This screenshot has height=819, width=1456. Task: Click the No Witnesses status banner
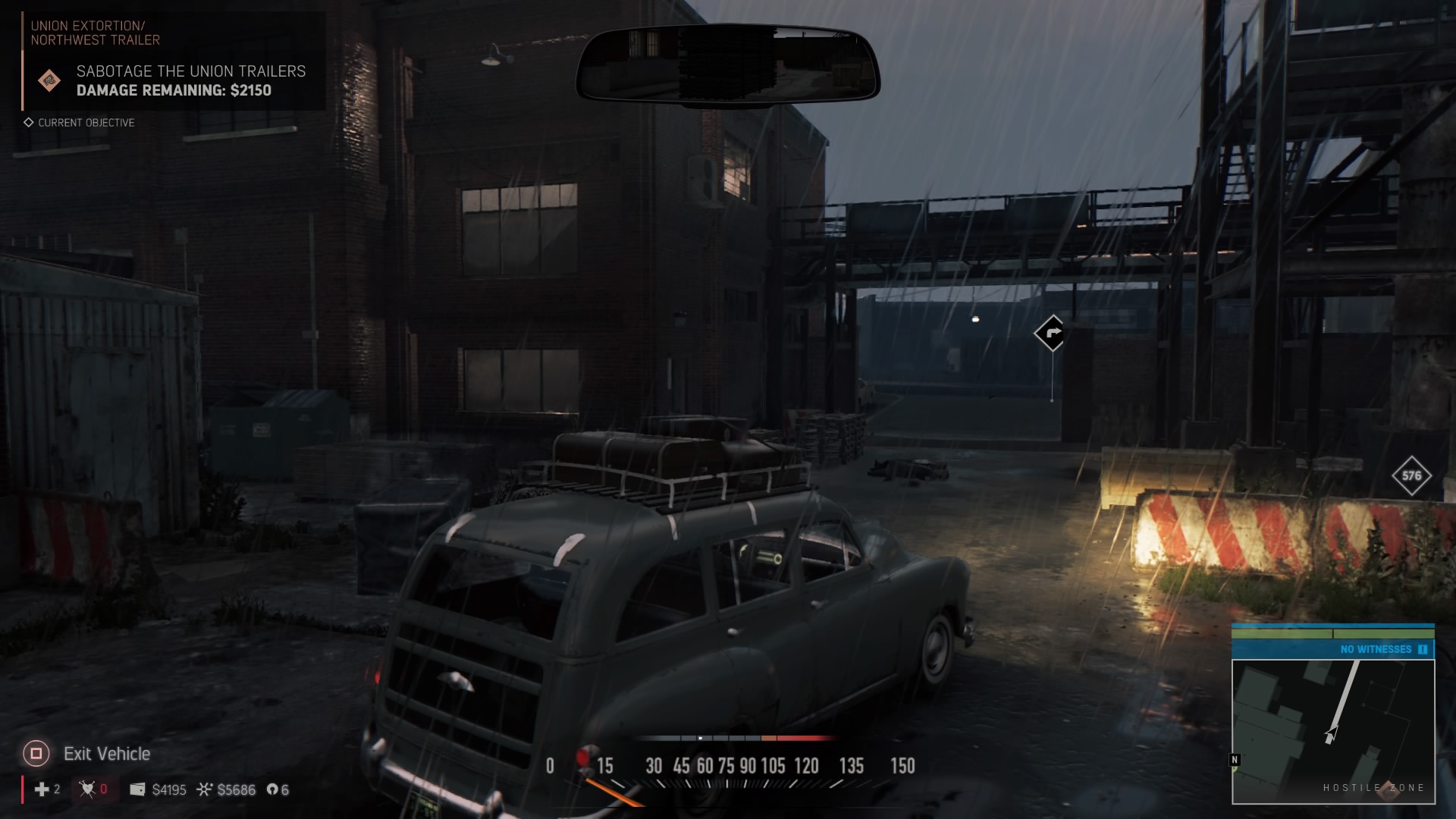pos(1332,649)
